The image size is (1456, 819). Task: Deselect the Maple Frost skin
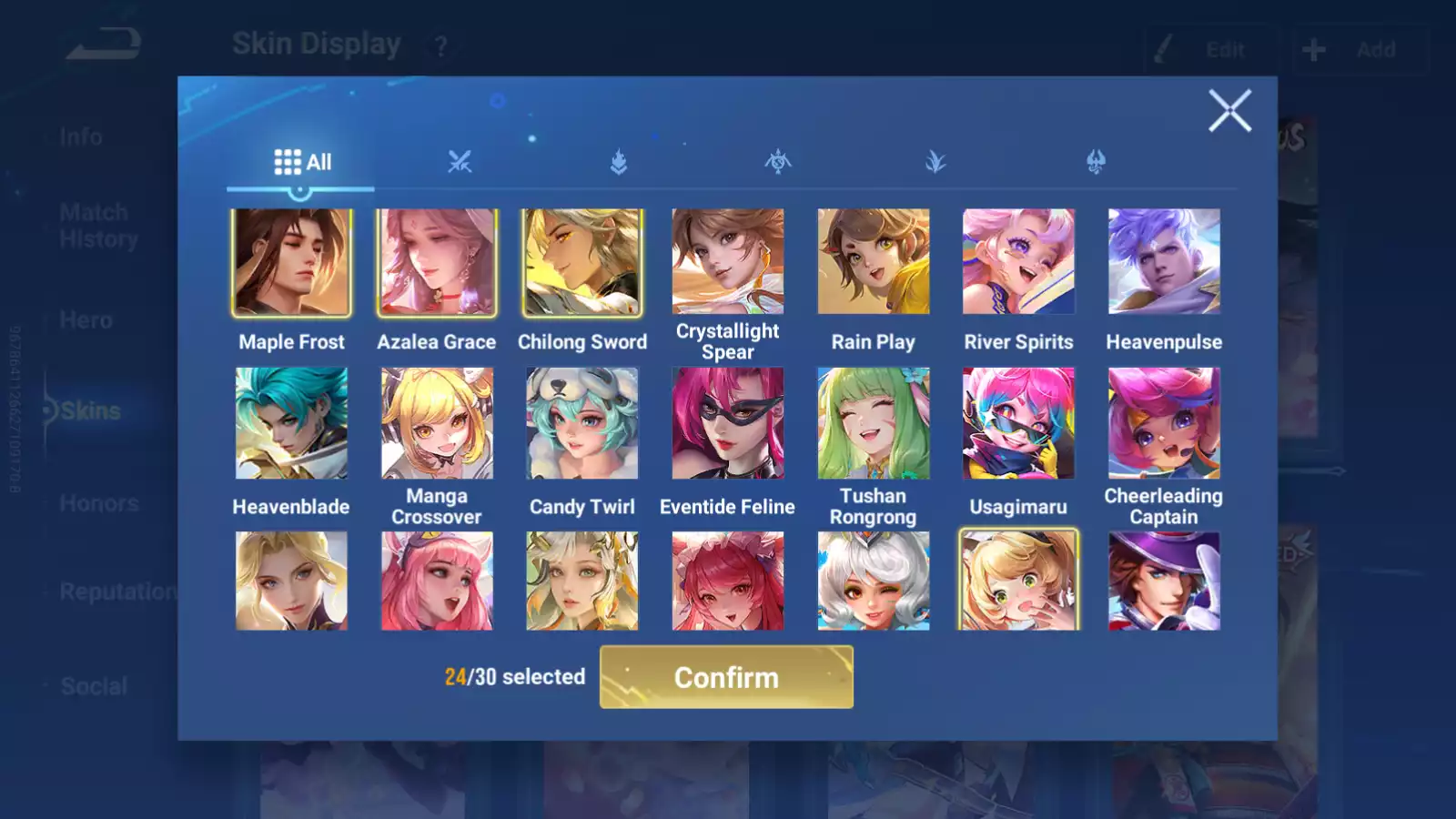(291, 262)
